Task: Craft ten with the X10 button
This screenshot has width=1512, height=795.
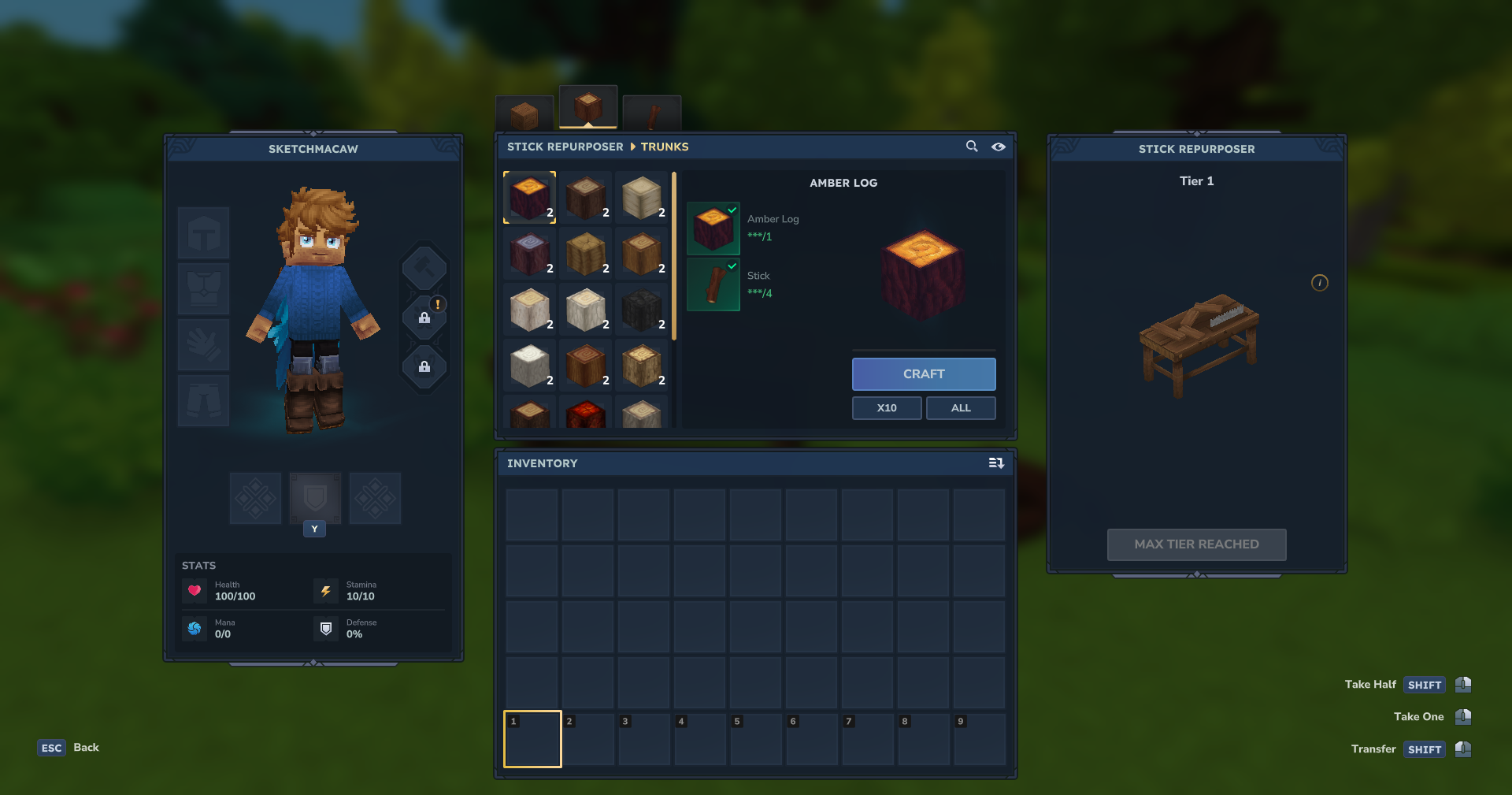Action: click(x=886, y=408)
